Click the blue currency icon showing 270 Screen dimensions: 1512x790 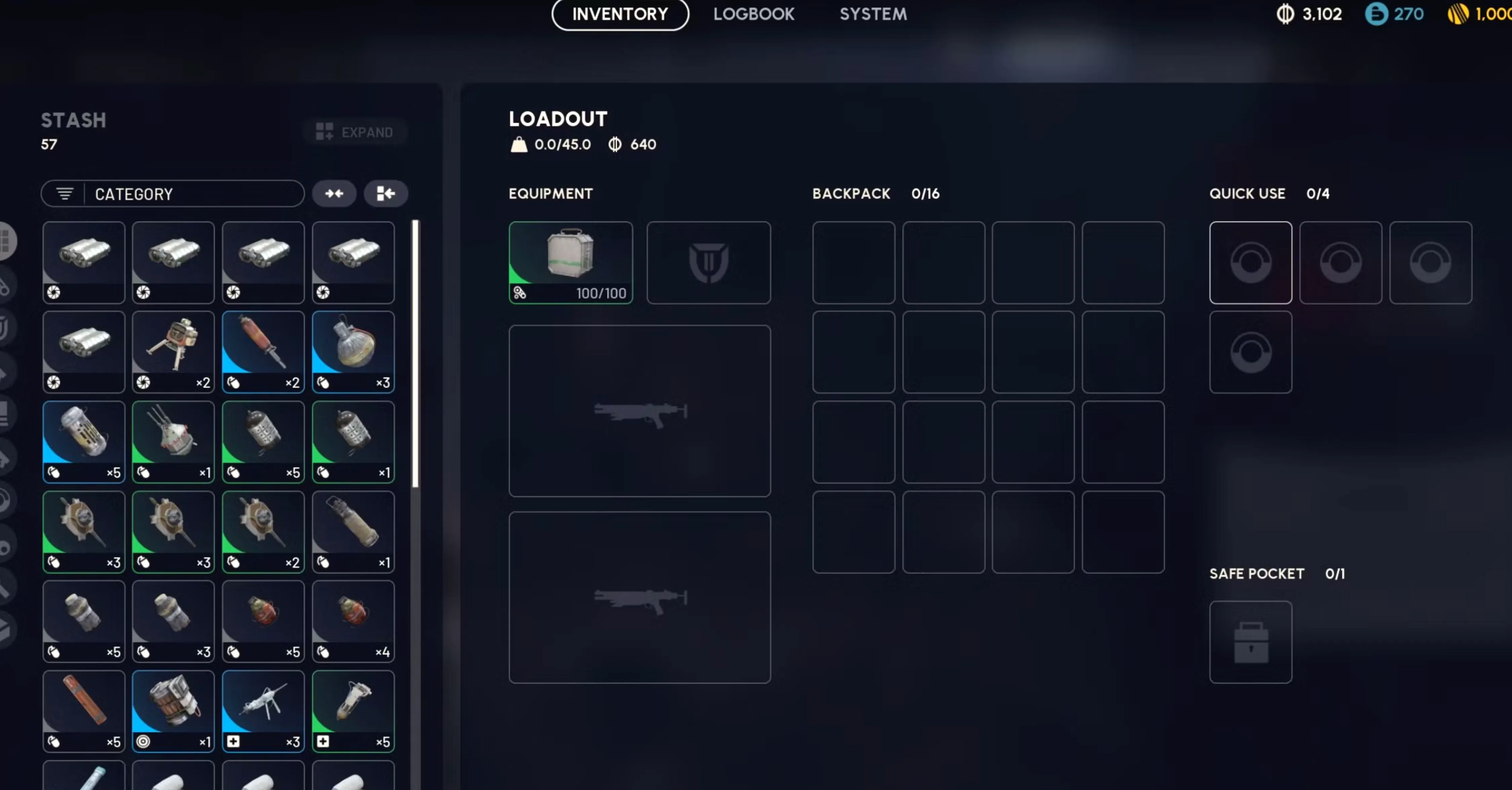[x=1377, y=13]
